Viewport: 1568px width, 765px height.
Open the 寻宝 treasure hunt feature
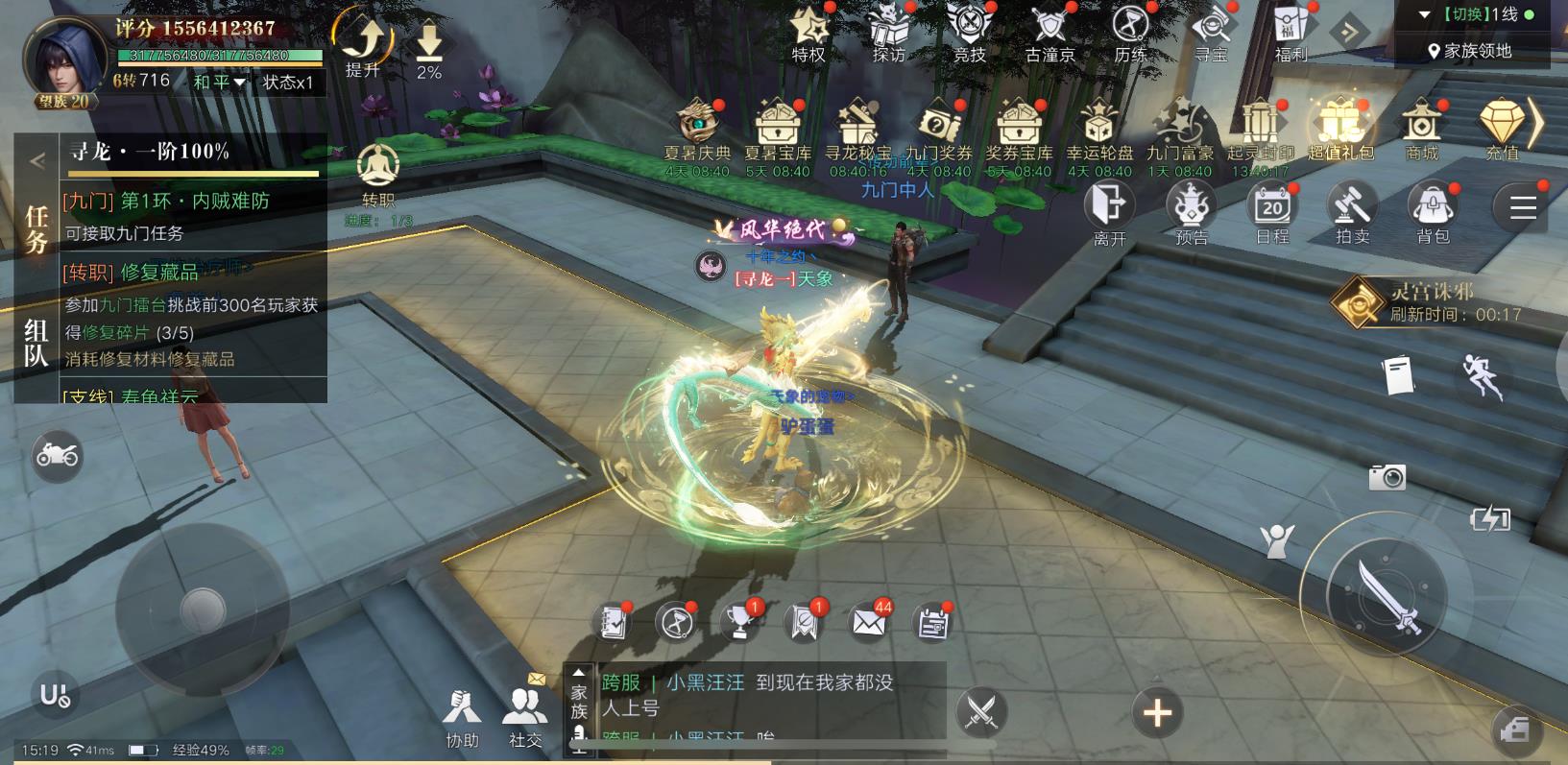(1212, 29)
